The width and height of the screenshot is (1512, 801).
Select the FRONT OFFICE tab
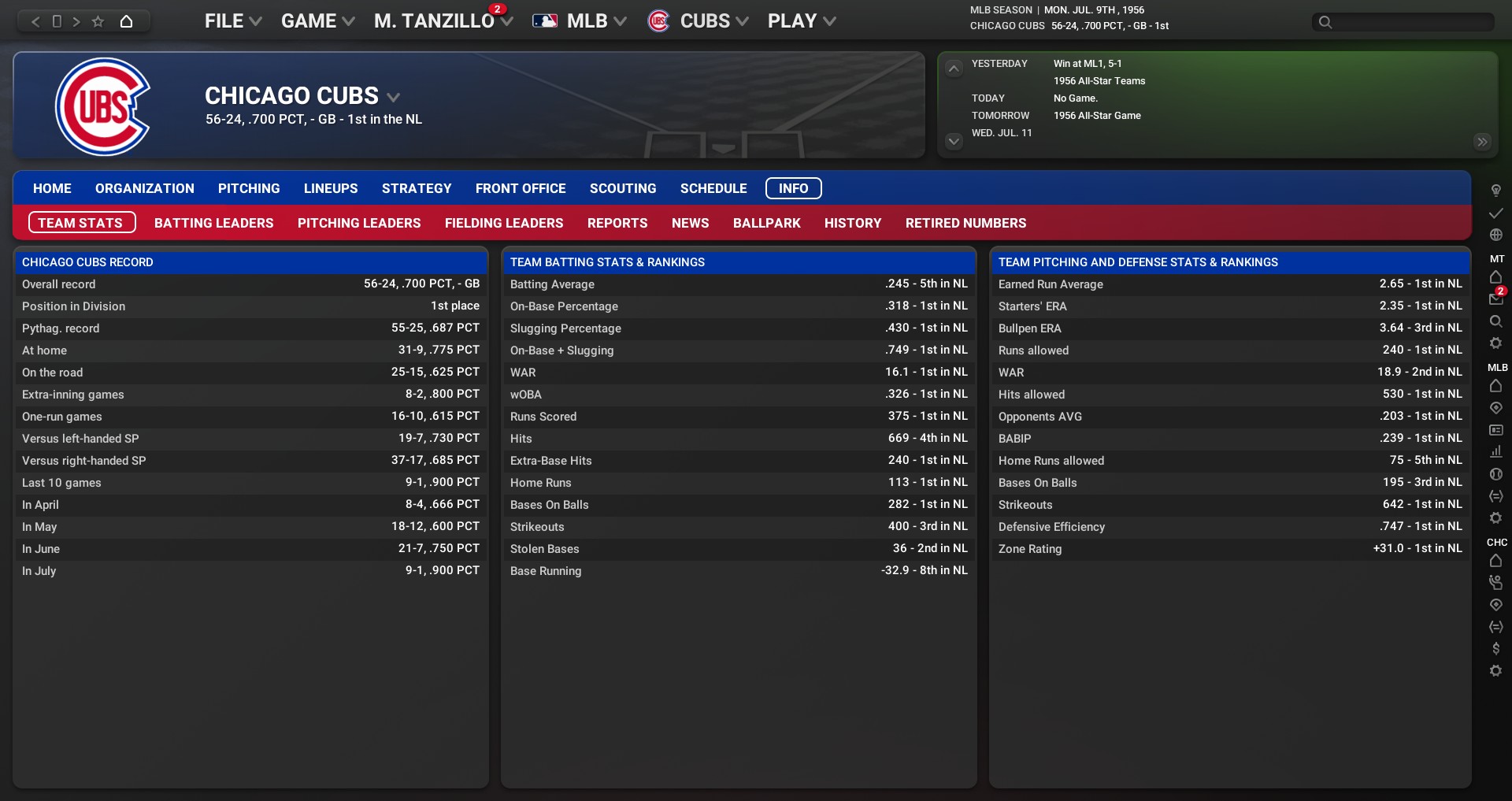coord(521,188)
